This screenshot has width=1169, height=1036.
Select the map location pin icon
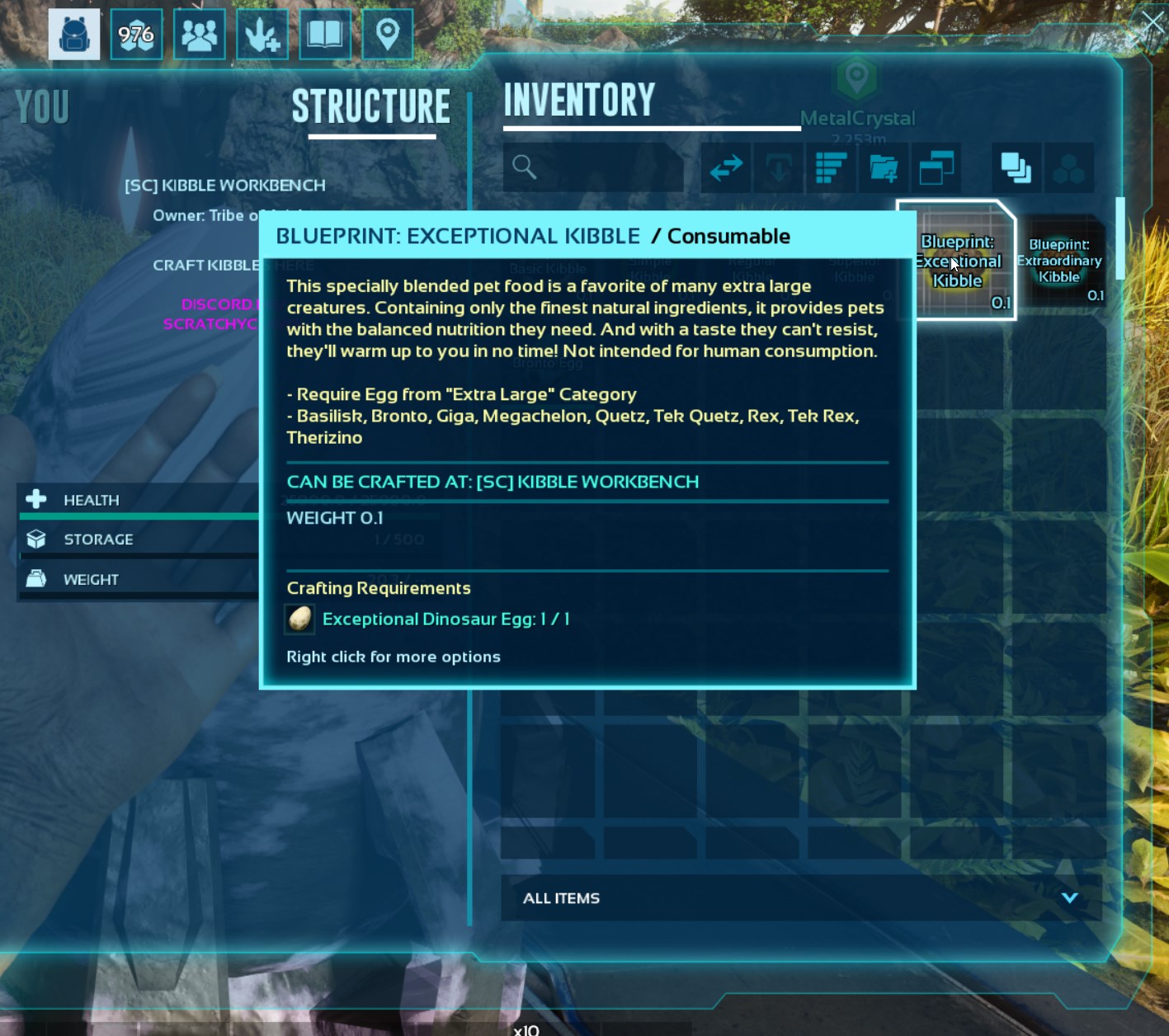388,34
